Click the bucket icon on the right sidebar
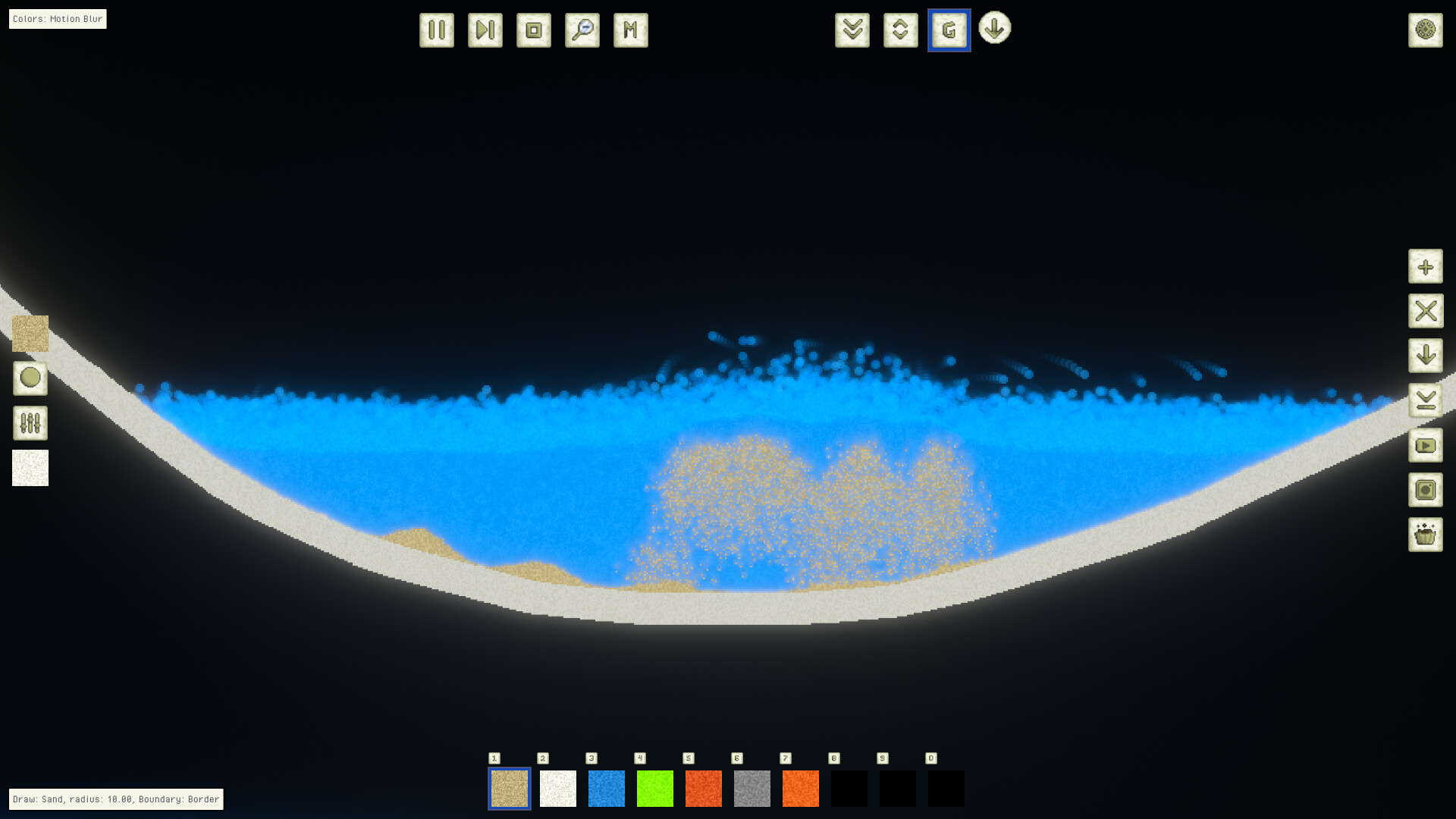The image size is (1456, 819). coord(1426,533)
